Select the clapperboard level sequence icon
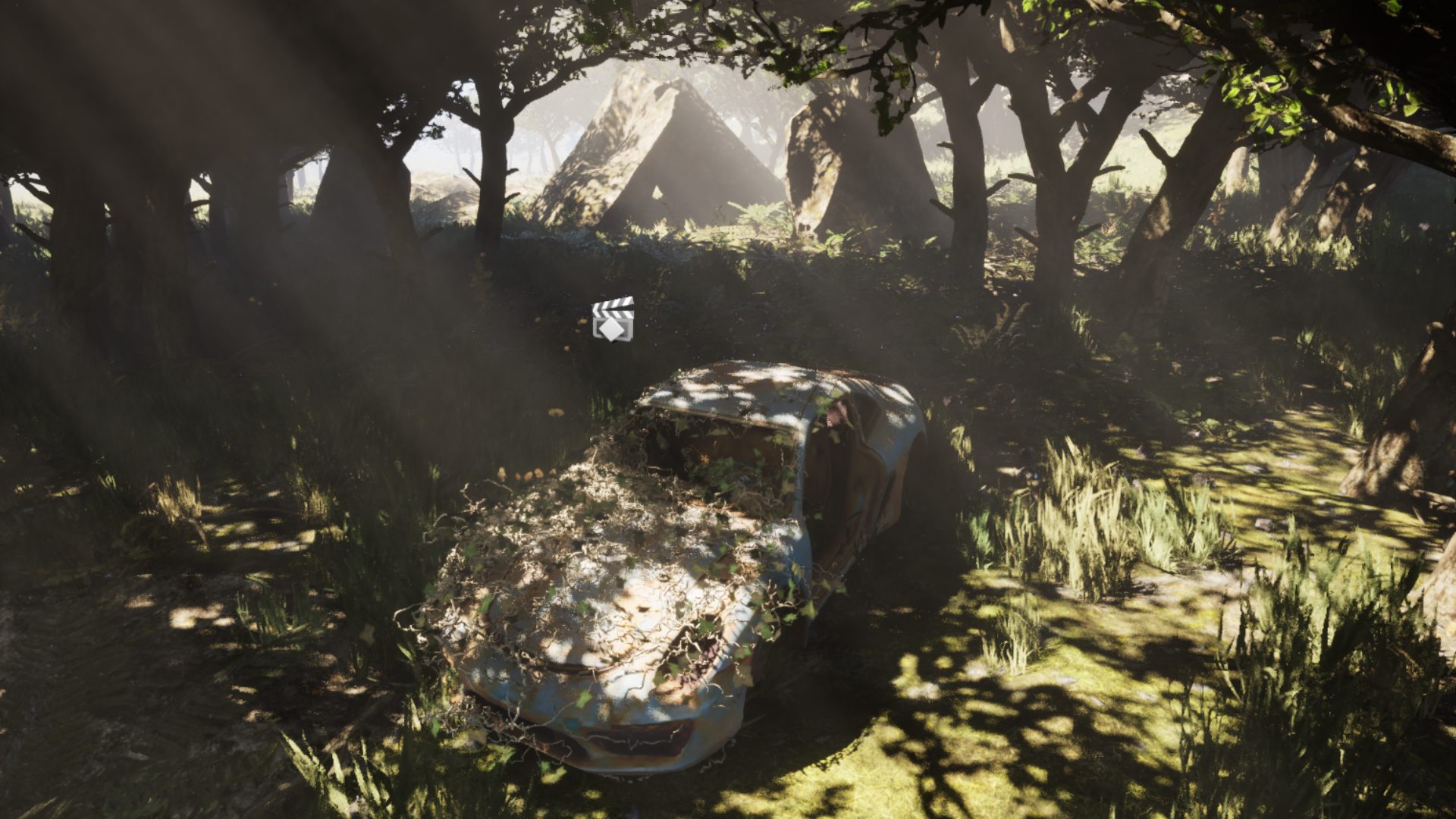The image size is (1456, 819). tap(613, 319)
